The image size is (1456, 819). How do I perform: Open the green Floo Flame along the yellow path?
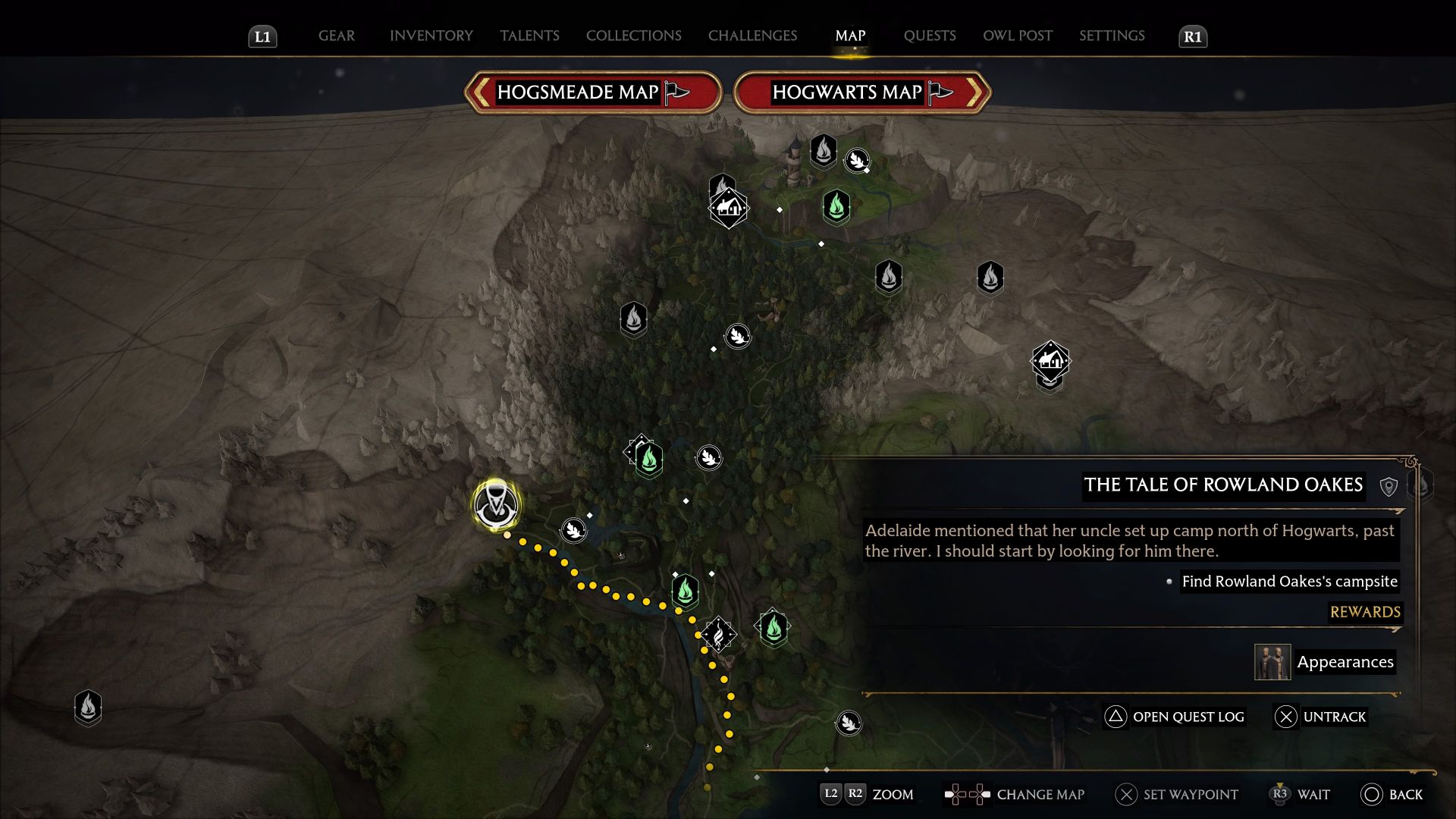685,591
